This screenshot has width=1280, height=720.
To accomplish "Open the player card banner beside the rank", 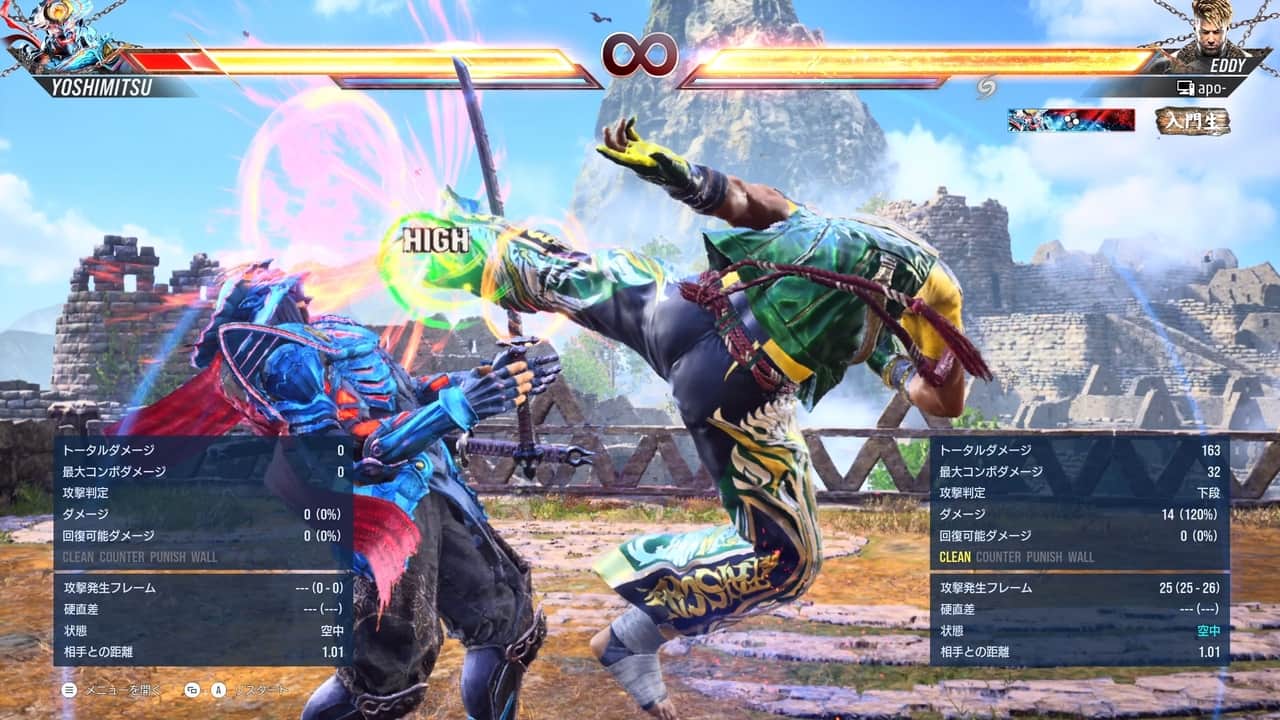I will 1071,120.
